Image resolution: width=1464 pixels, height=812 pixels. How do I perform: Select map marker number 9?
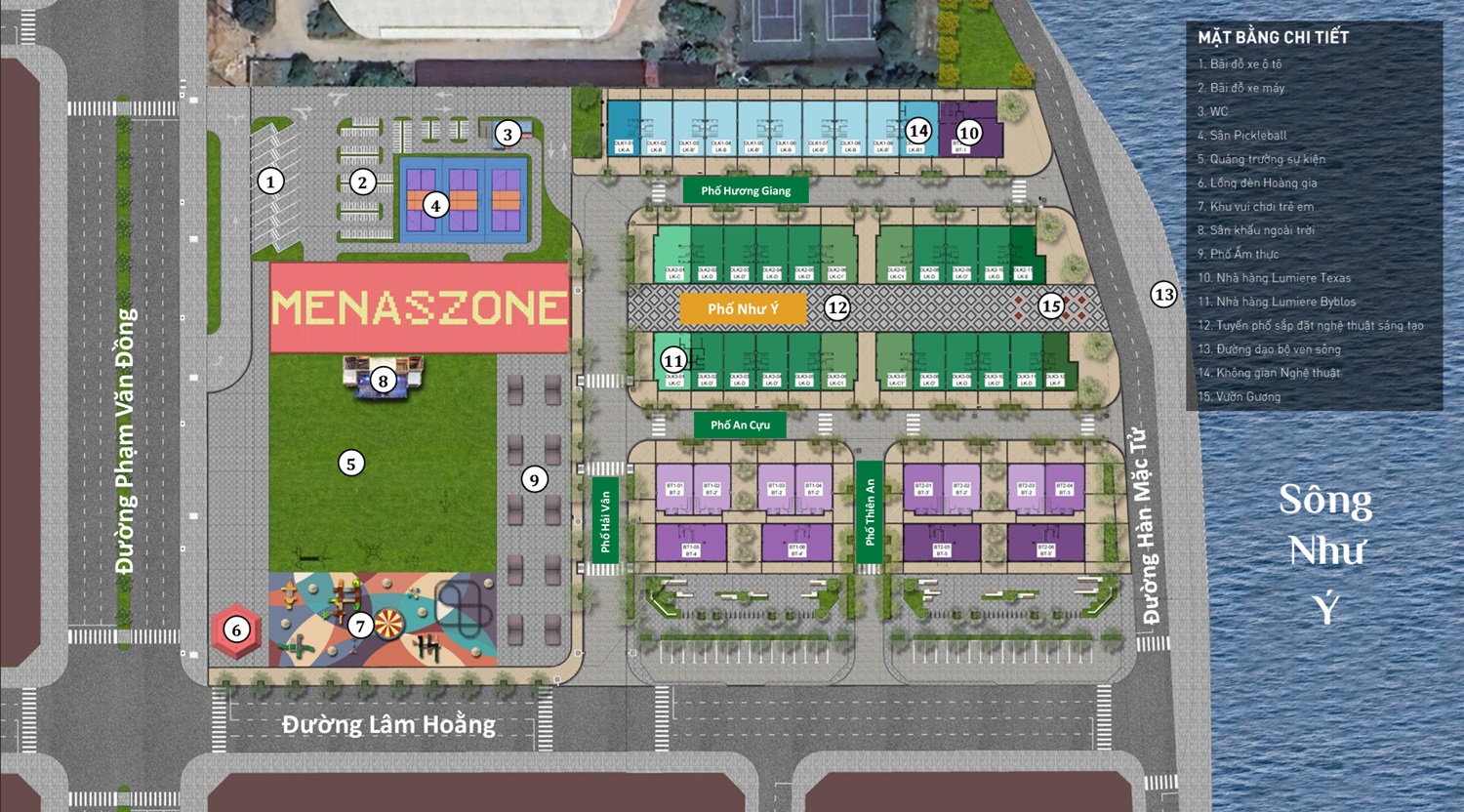pos(533,479)
